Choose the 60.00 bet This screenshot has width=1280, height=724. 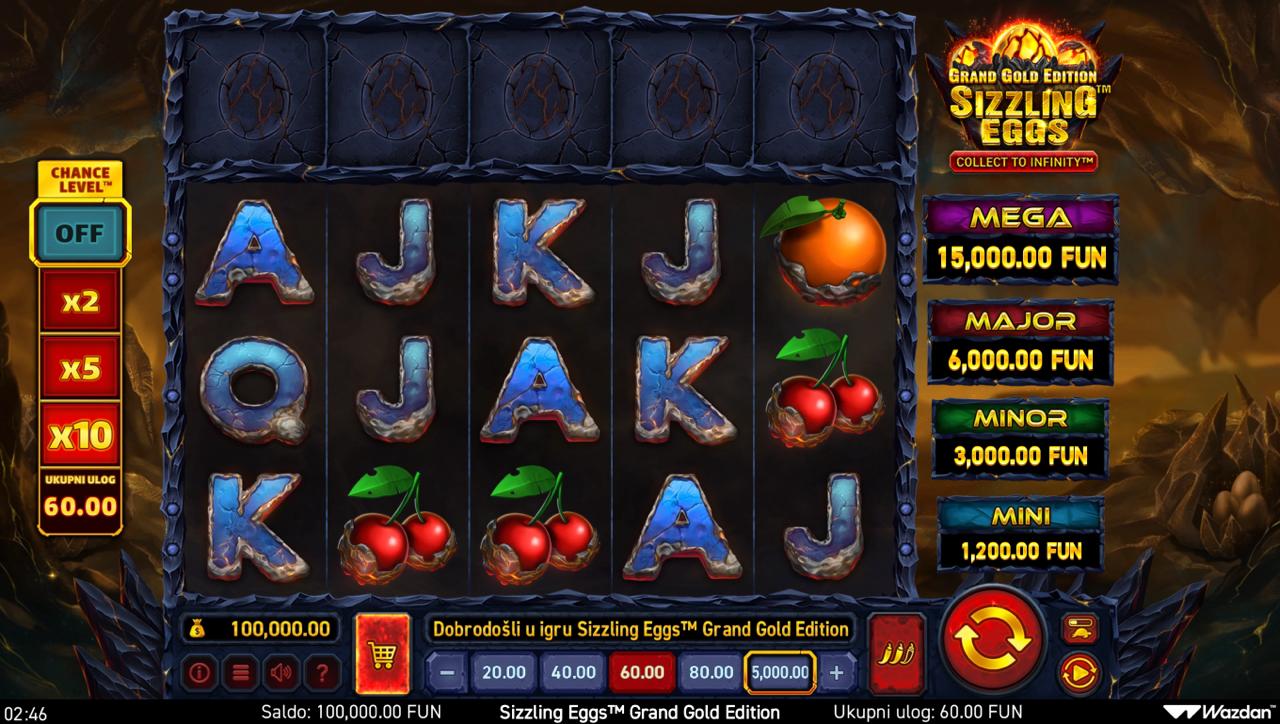click(641, 672)
